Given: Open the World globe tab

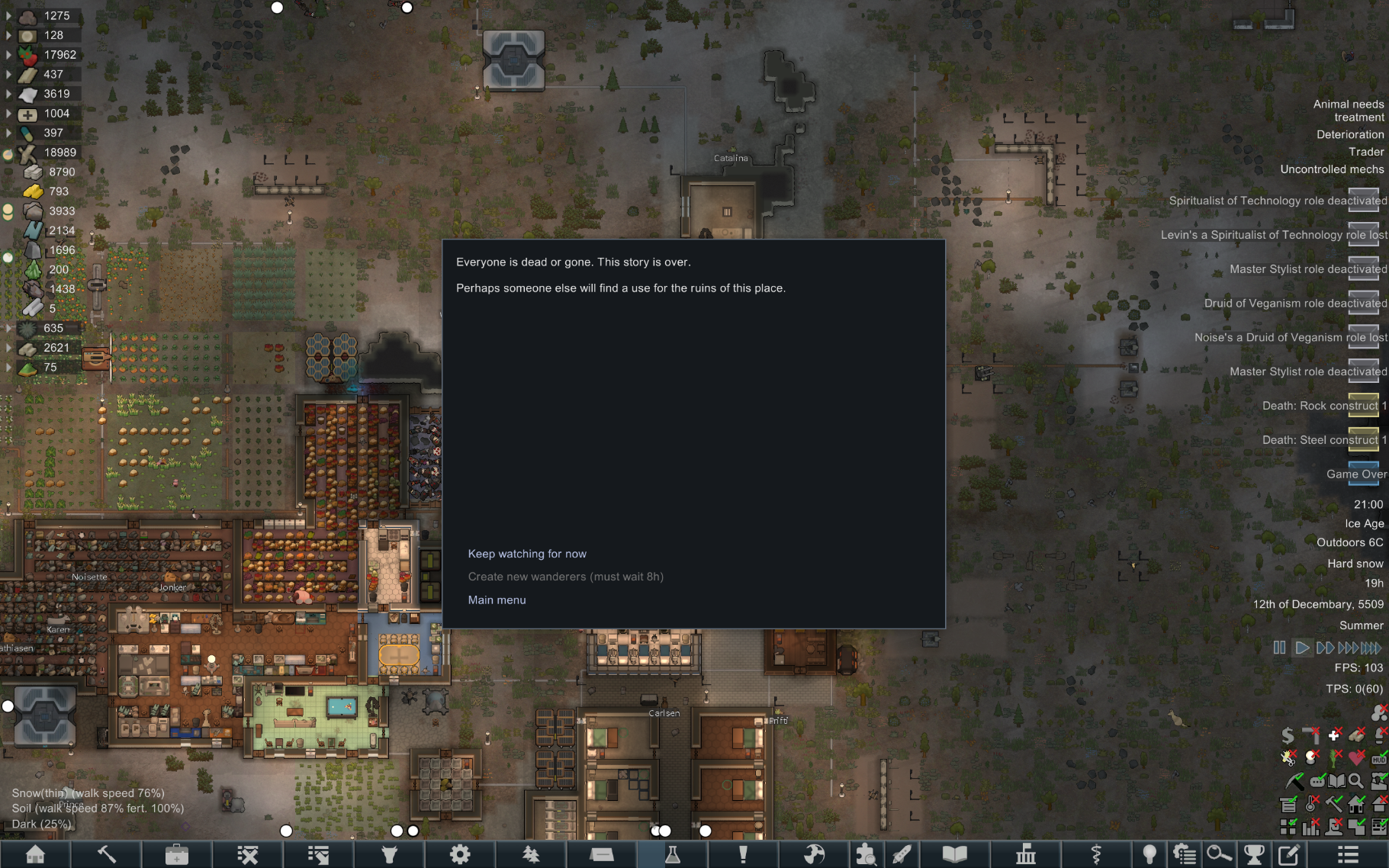Looking at the screenshot, I should pyautogui.click(x=814, y=854).
